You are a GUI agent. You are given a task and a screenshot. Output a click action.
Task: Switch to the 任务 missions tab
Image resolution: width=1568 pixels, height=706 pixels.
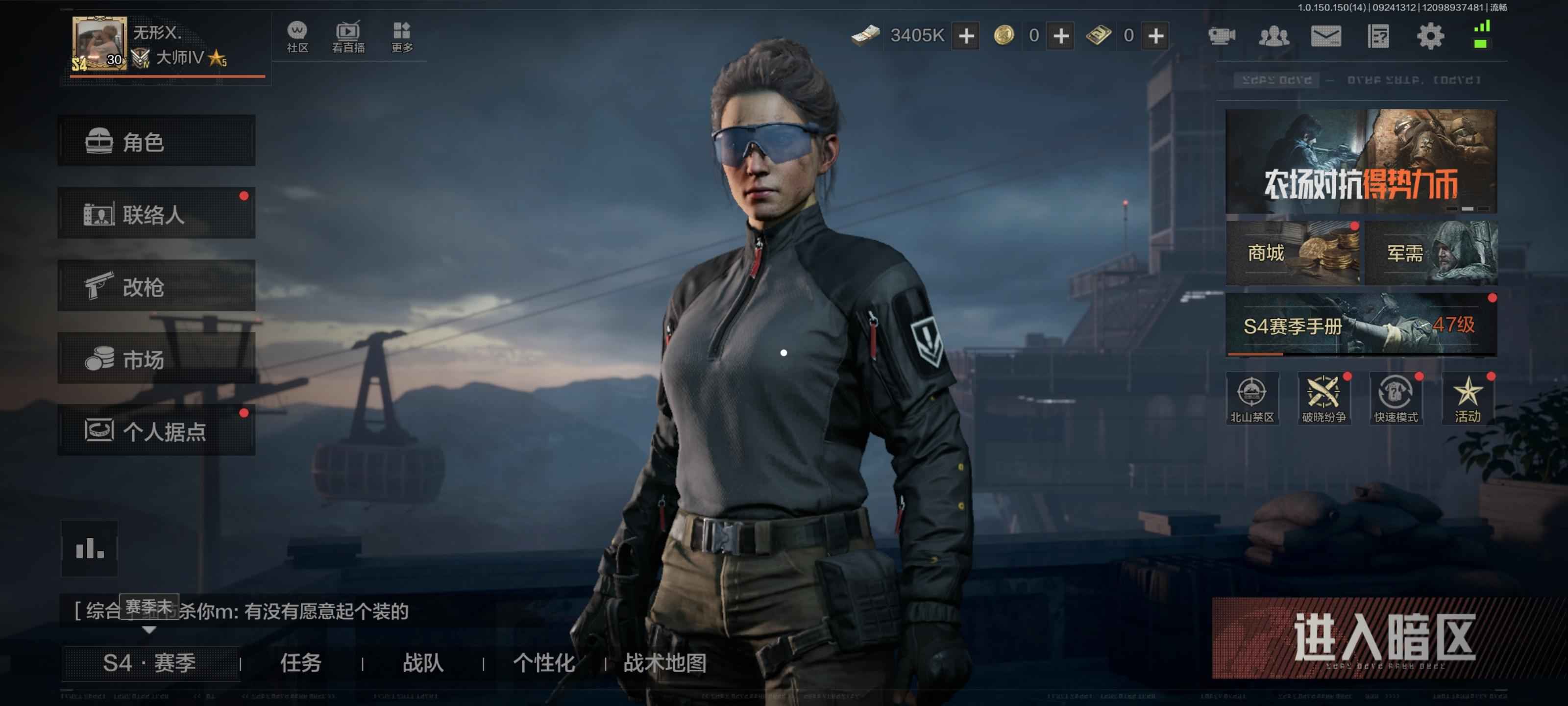click(x=301, y=663)
